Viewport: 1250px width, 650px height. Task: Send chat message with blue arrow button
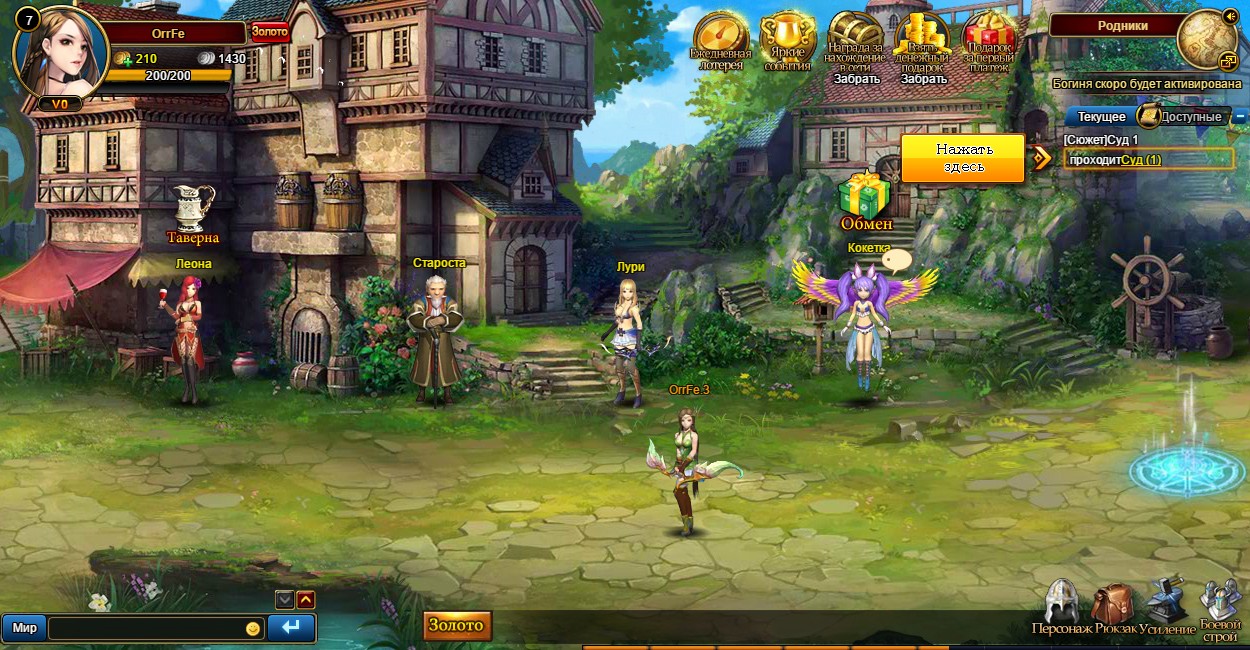click(291, 628)
